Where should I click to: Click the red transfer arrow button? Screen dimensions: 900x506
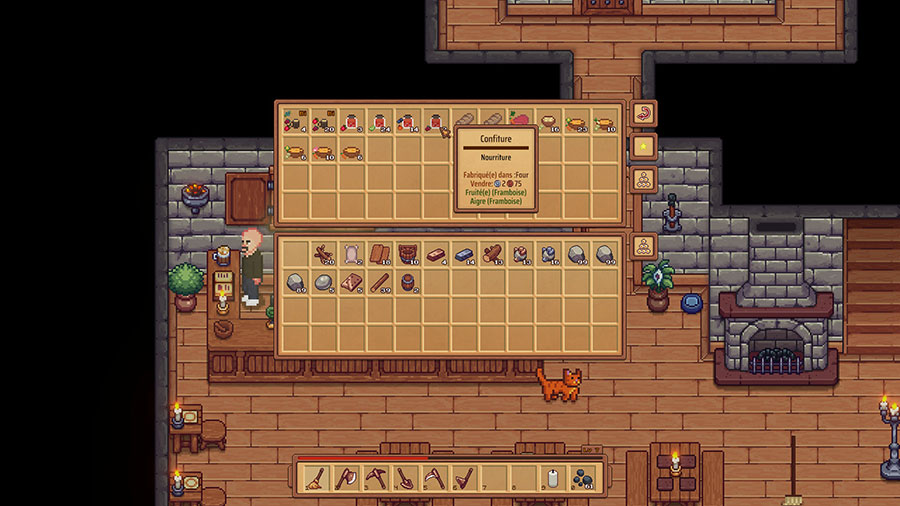click(644, 113)
